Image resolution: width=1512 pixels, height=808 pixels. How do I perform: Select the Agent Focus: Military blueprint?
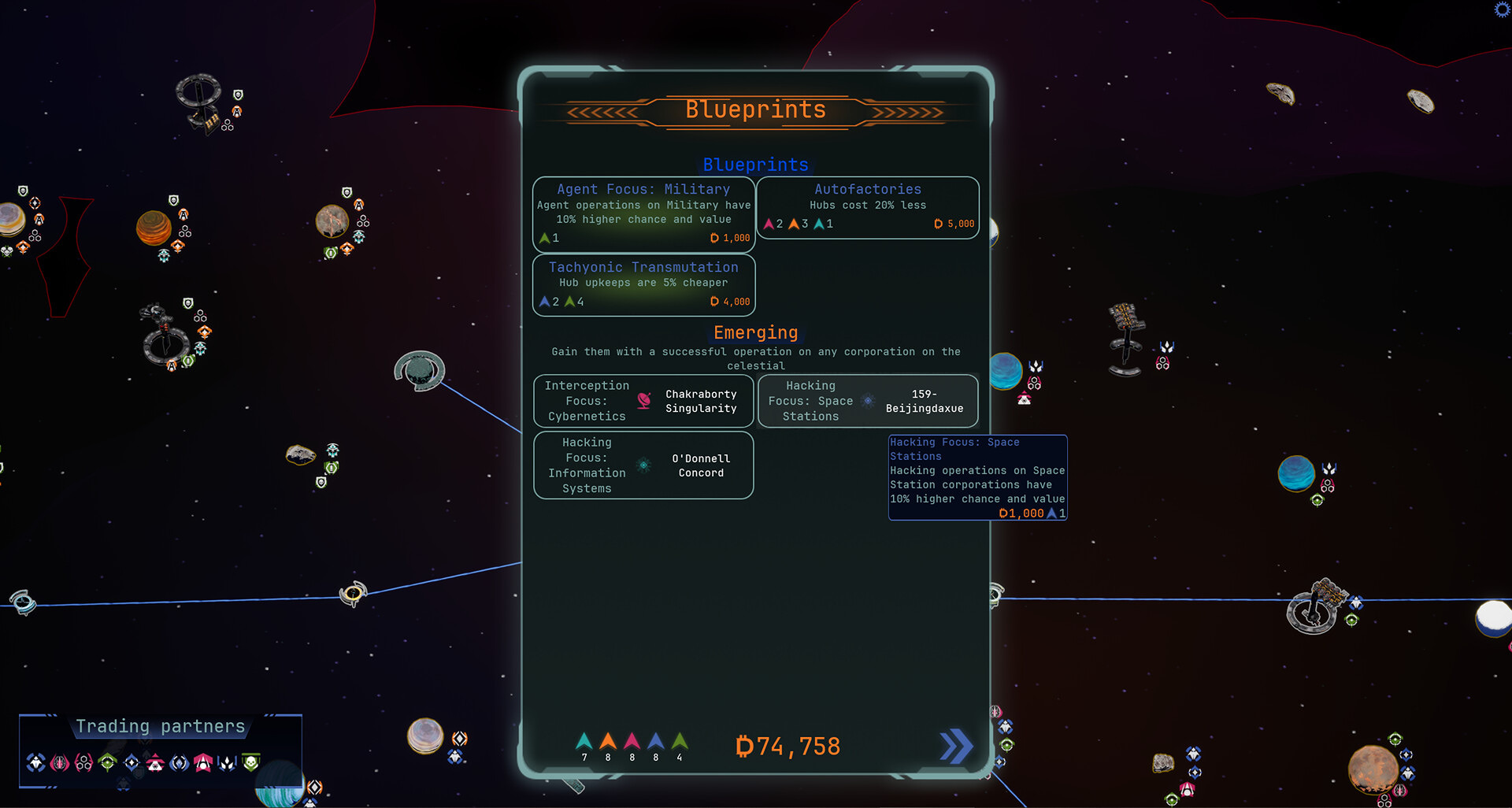tap(643, 214)
